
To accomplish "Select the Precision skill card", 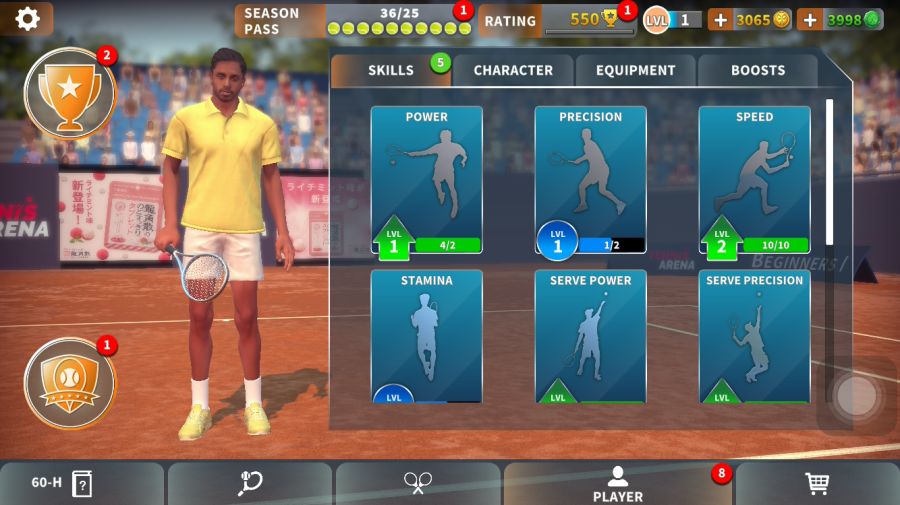I will [x=590, y=180].
